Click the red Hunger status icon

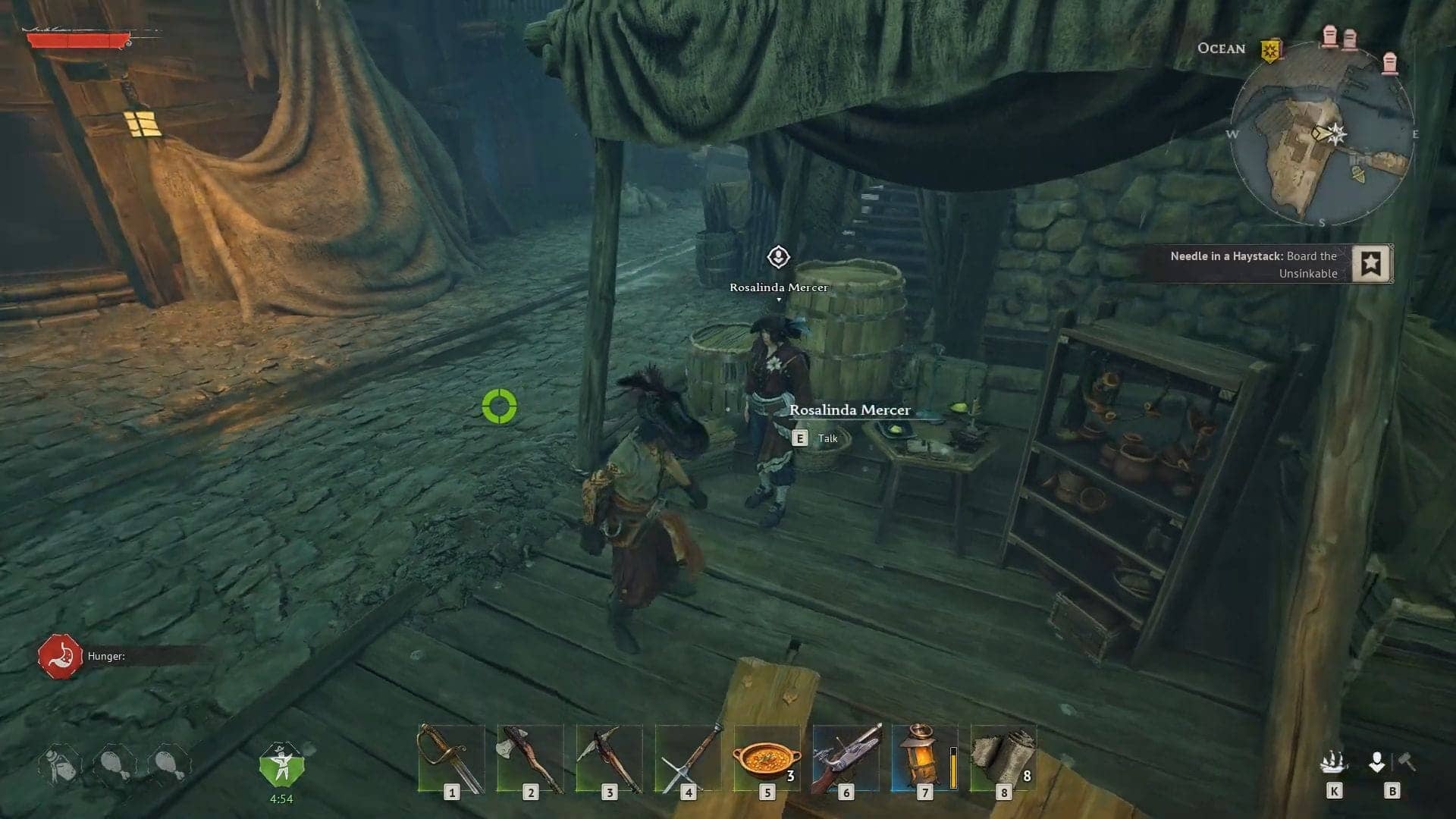[60, 656]
